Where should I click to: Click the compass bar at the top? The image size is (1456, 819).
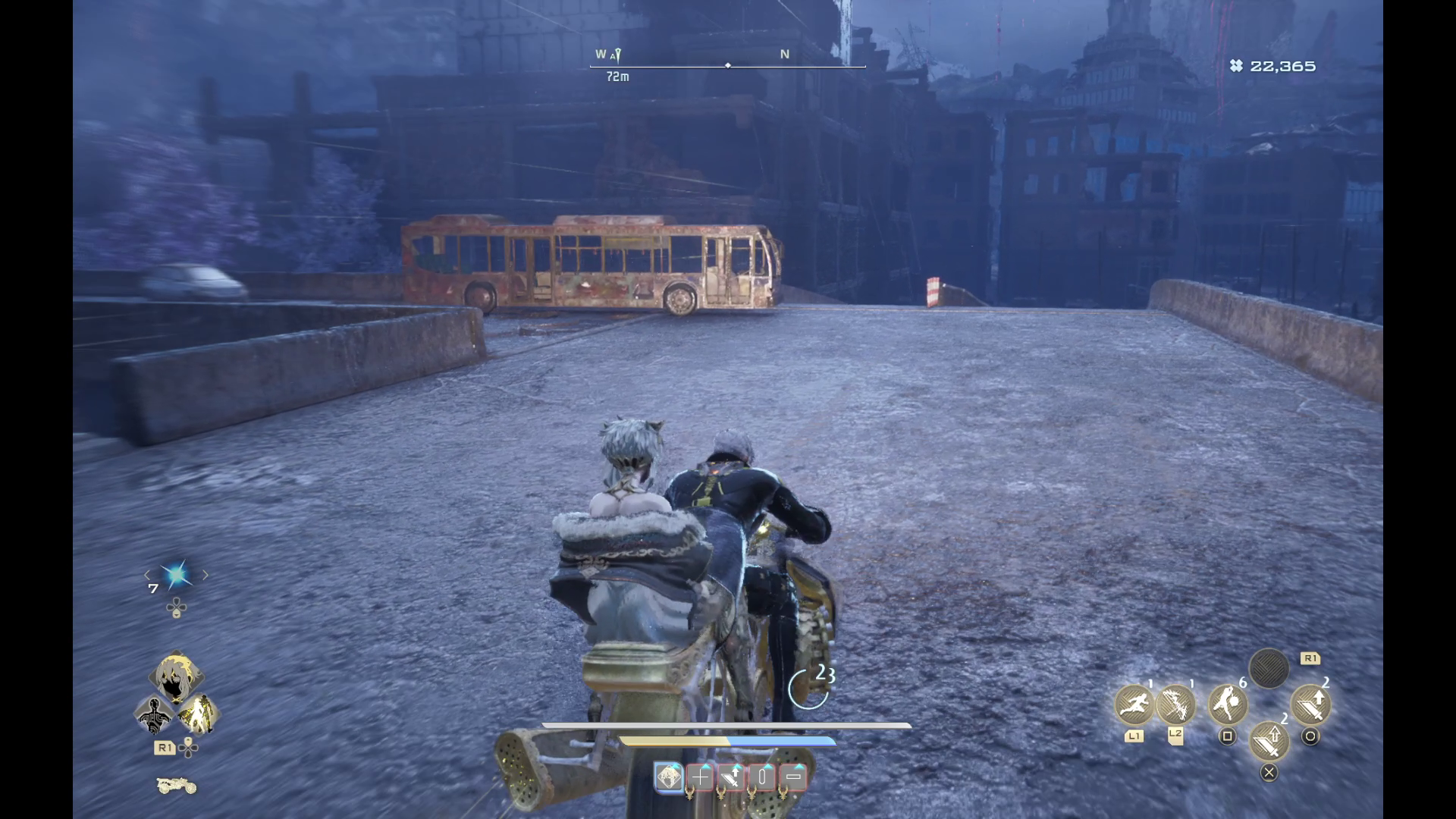(x=727, y=65)
